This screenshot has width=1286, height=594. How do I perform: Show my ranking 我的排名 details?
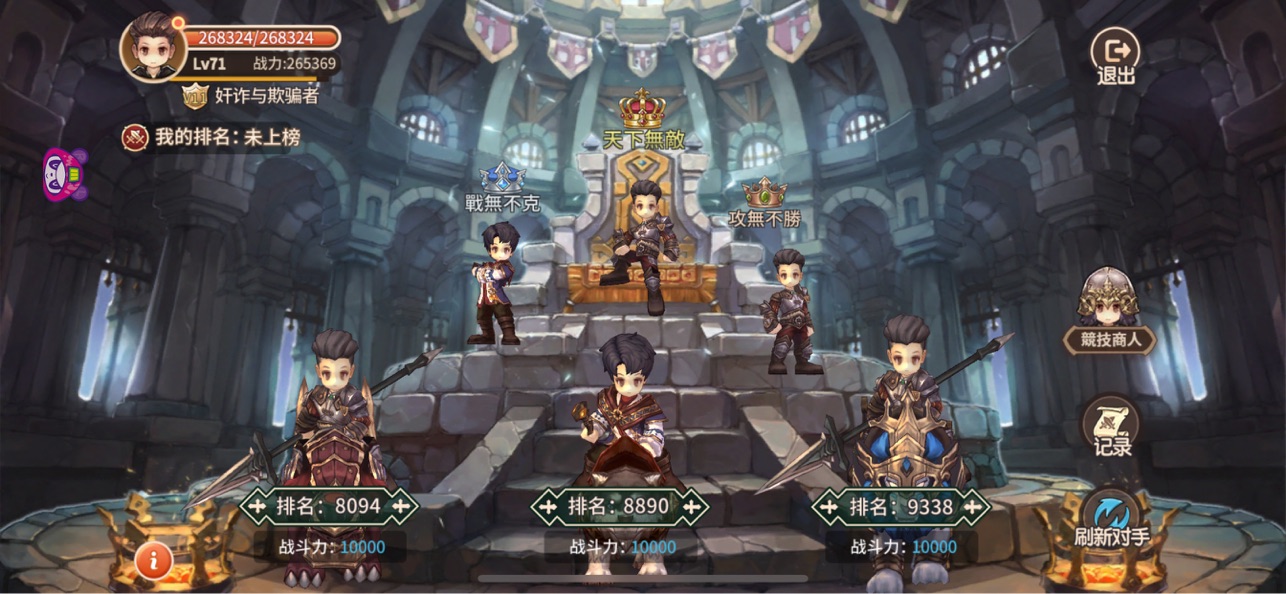tap(212, 137)
